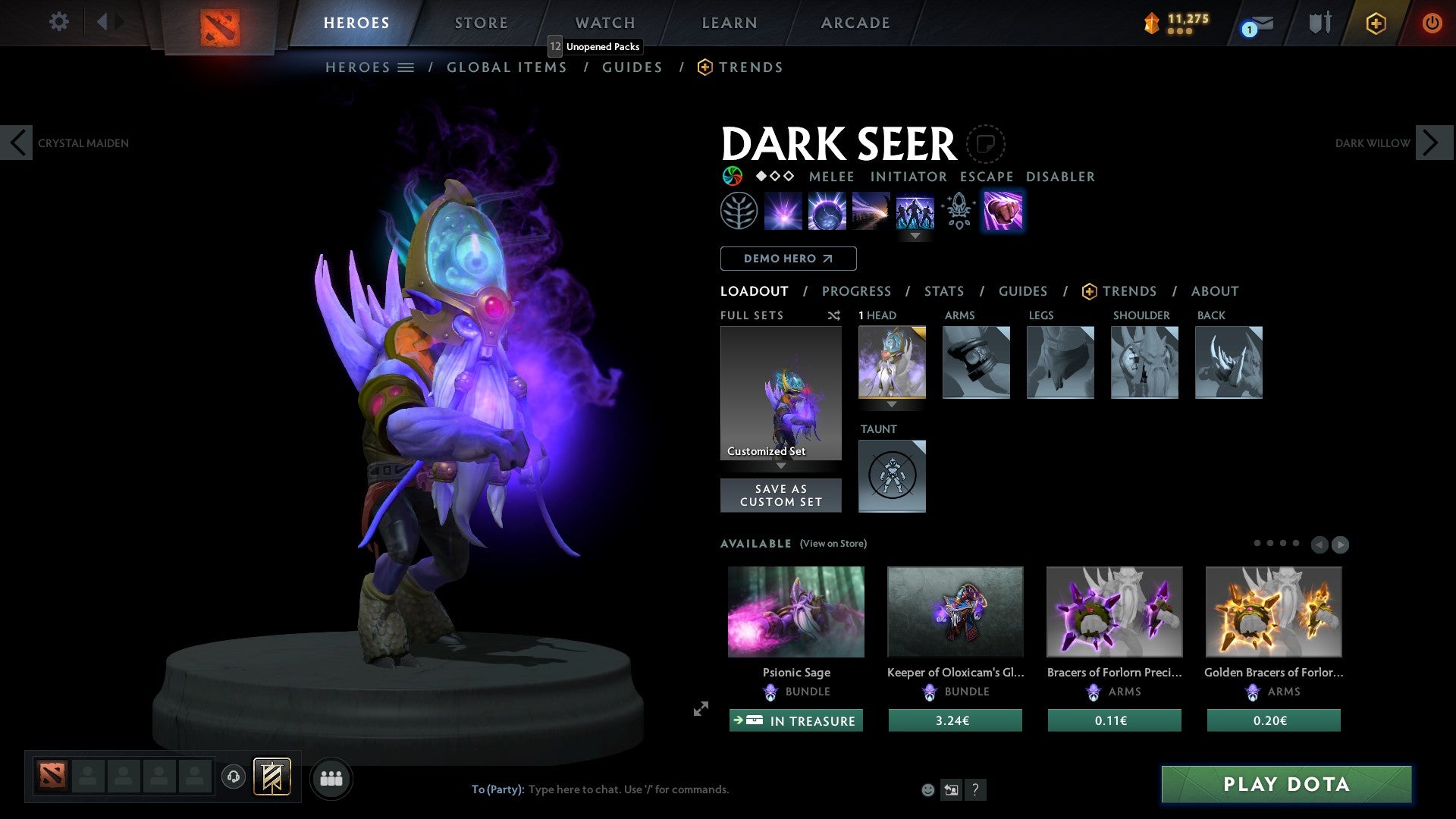Open the settings gear icon
The image size is (1456, 819).
tap(58, 22)
